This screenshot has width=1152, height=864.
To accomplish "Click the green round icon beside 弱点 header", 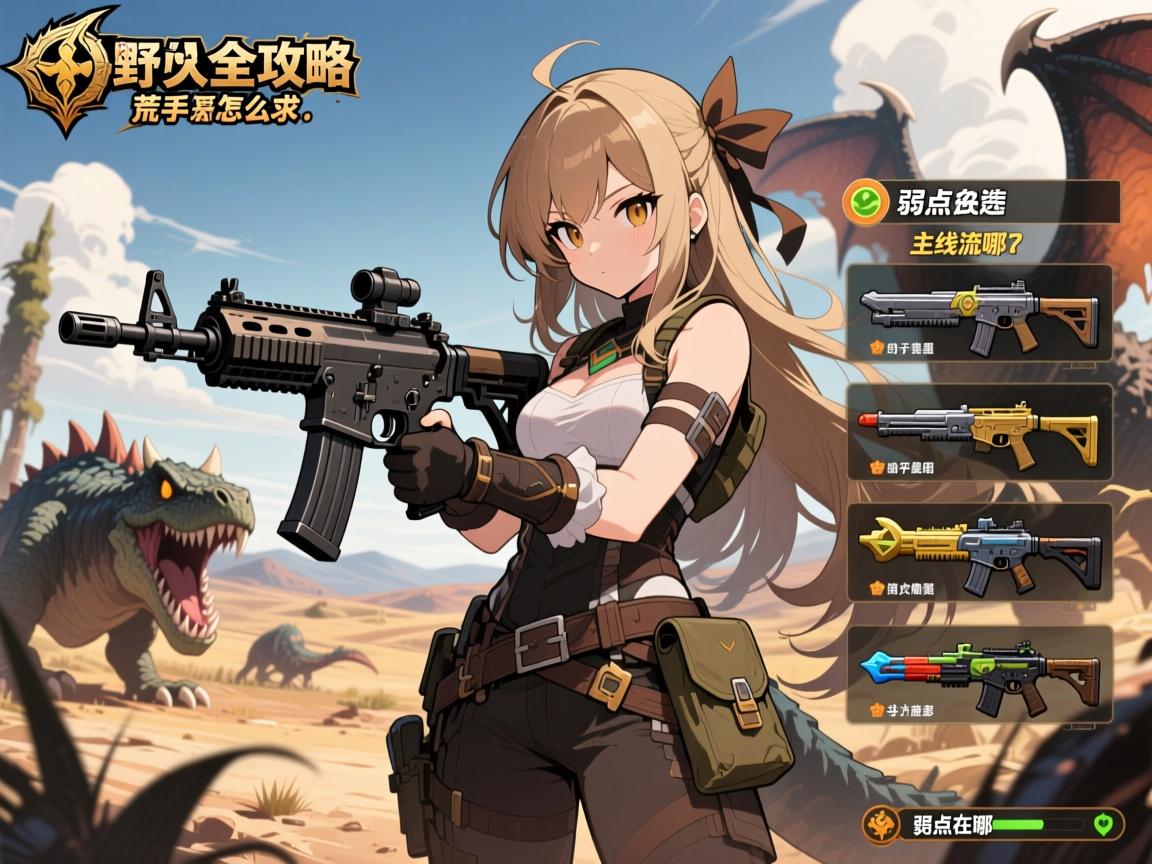I will click(863, 202).
